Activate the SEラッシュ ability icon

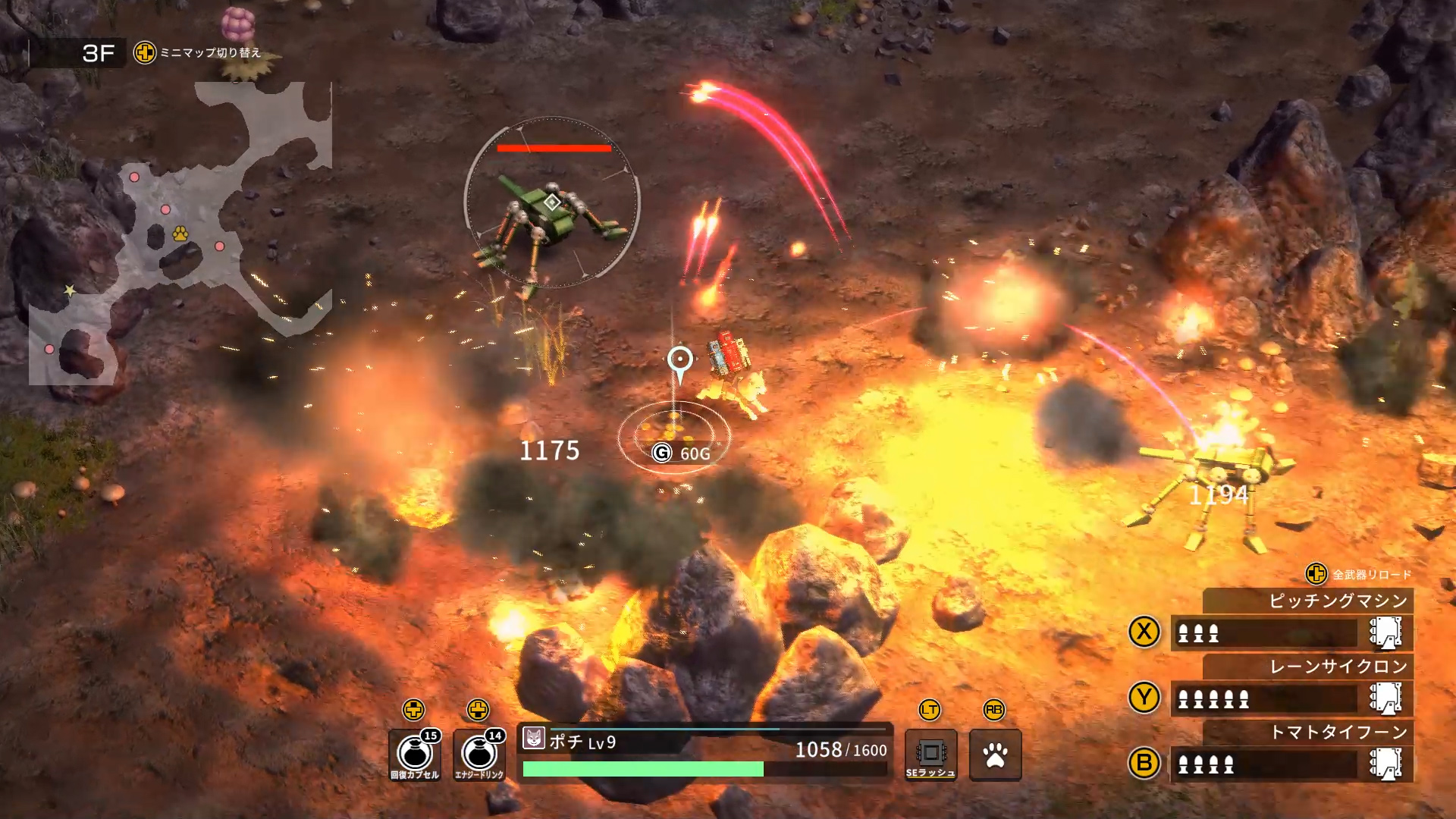930,755
